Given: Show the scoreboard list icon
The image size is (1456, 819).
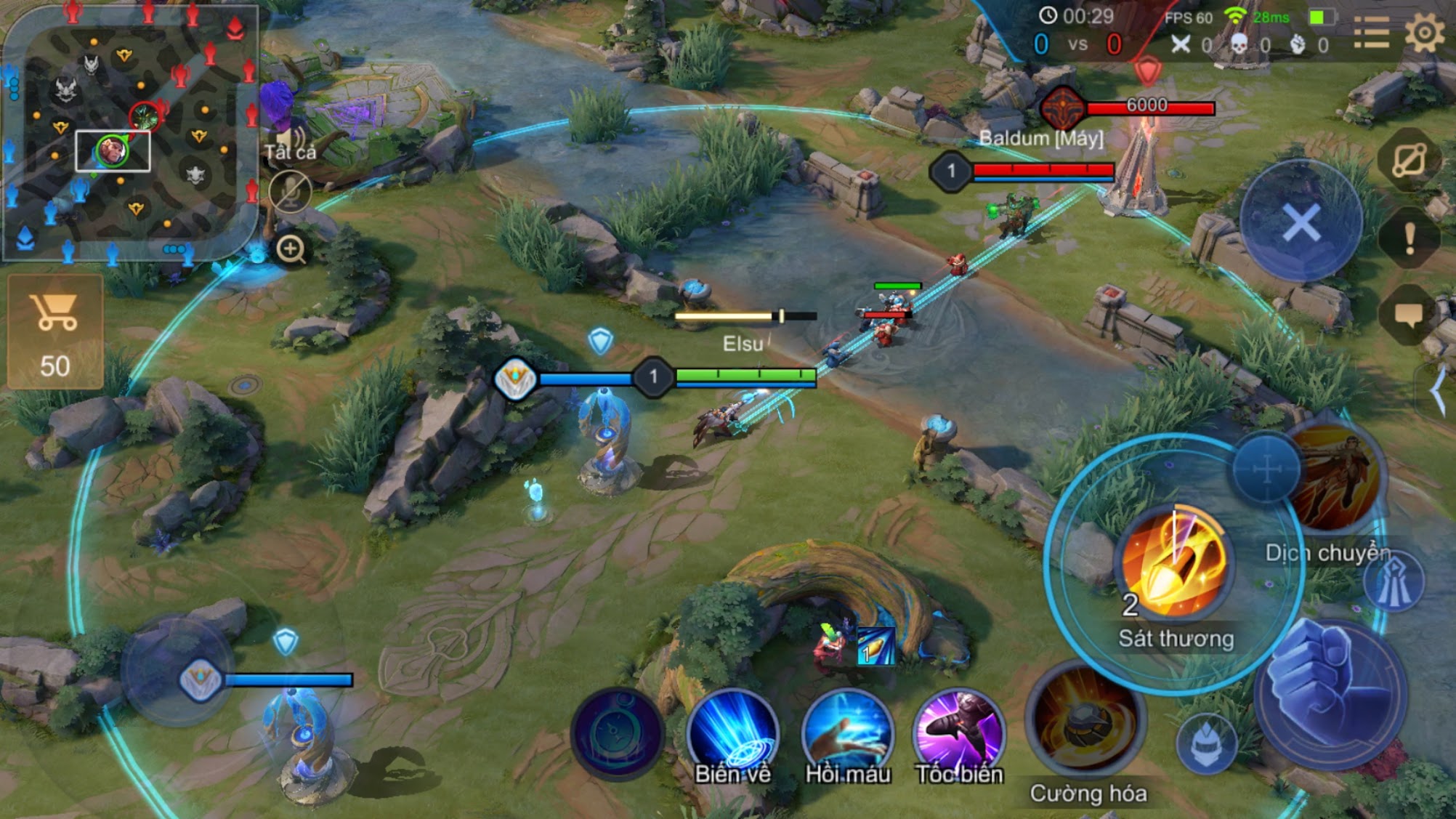Looking at the screenshot, I should pyautogui.click(x=1371, y=33).
